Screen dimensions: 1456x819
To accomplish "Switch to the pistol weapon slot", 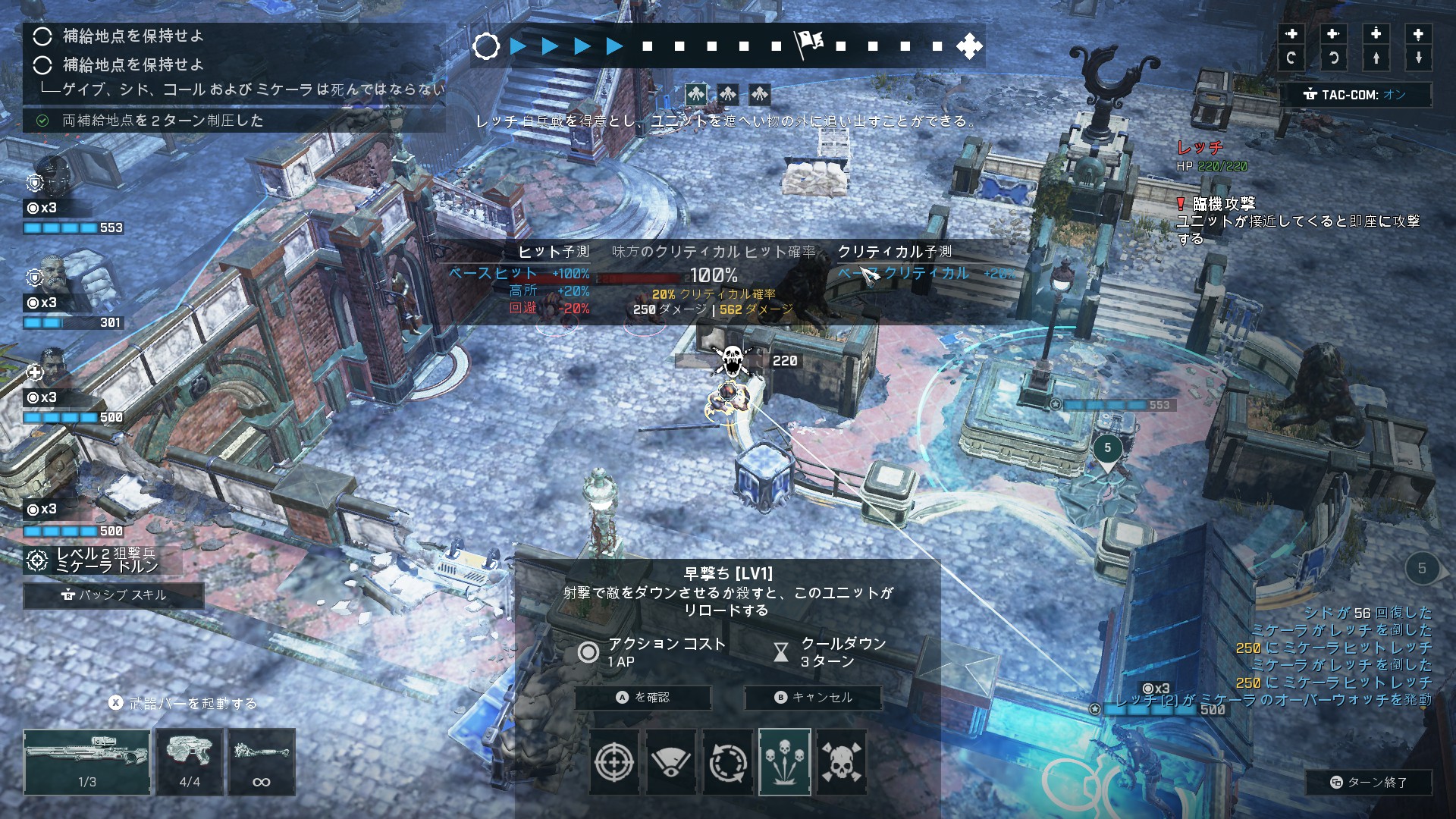I will point(190,761).
